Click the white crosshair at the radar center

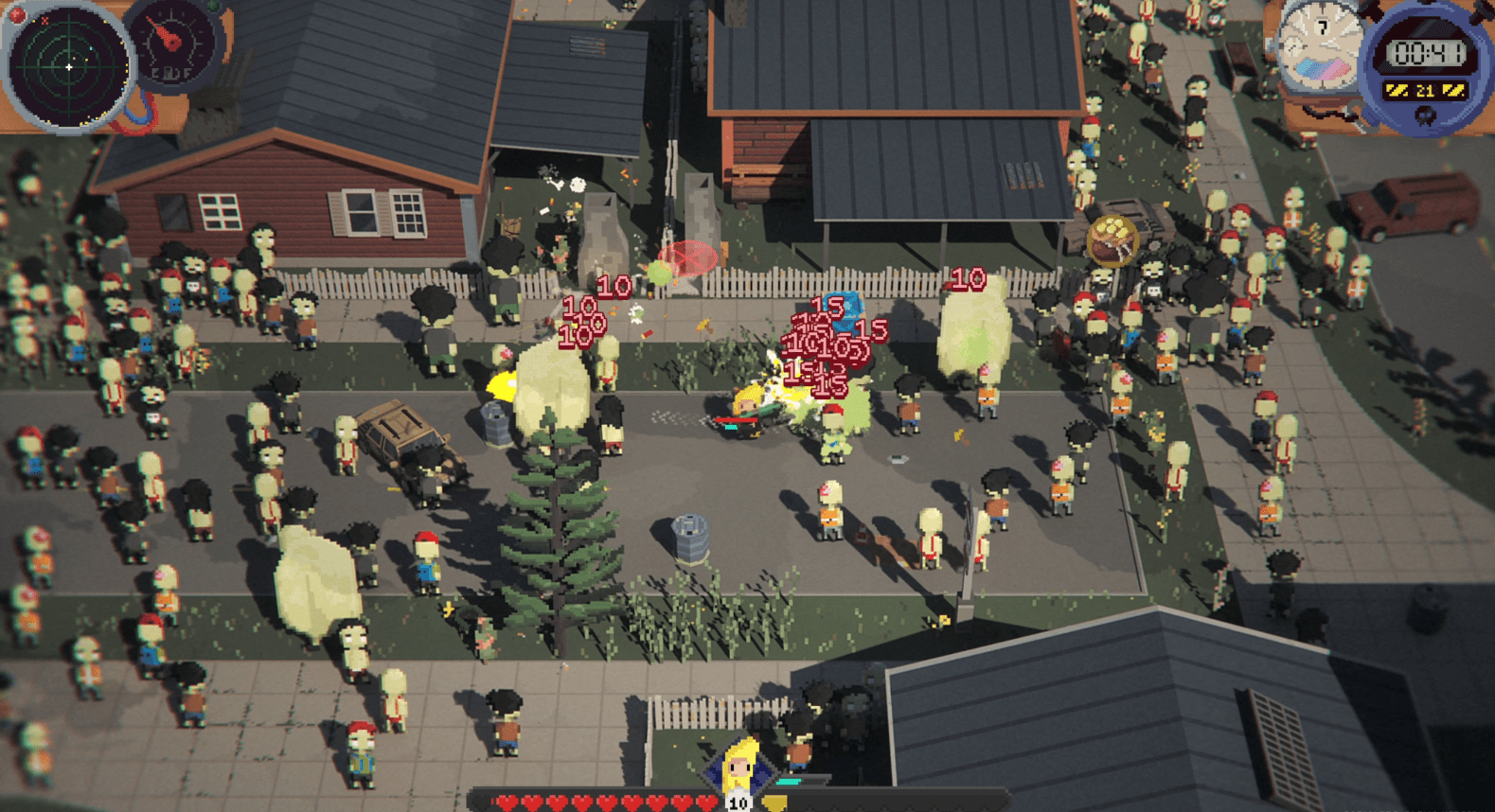(x=69, y=67)
